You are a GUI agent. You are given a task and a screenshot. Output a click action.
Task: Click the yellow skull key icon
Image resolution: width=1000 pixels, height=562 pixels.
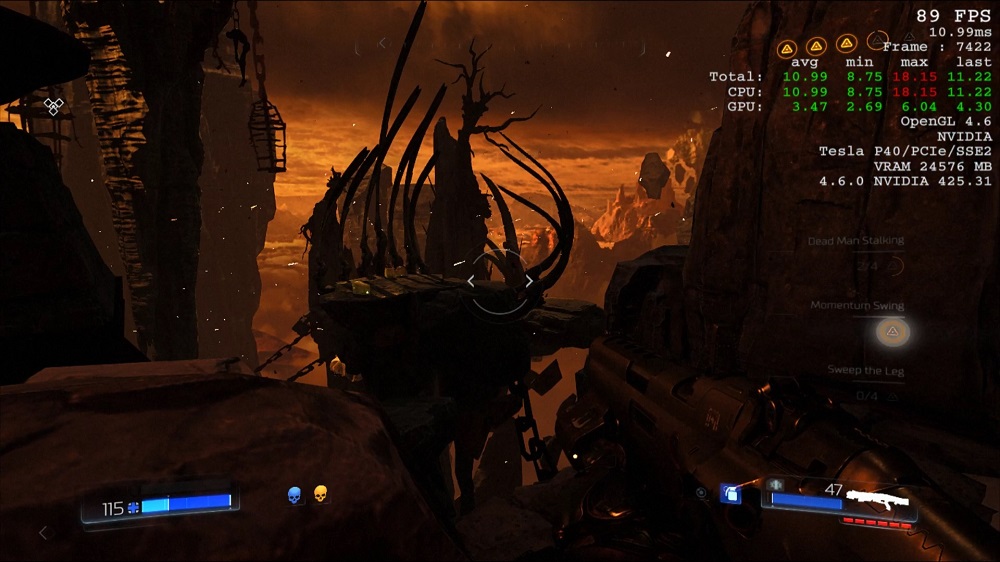(321, 494)
